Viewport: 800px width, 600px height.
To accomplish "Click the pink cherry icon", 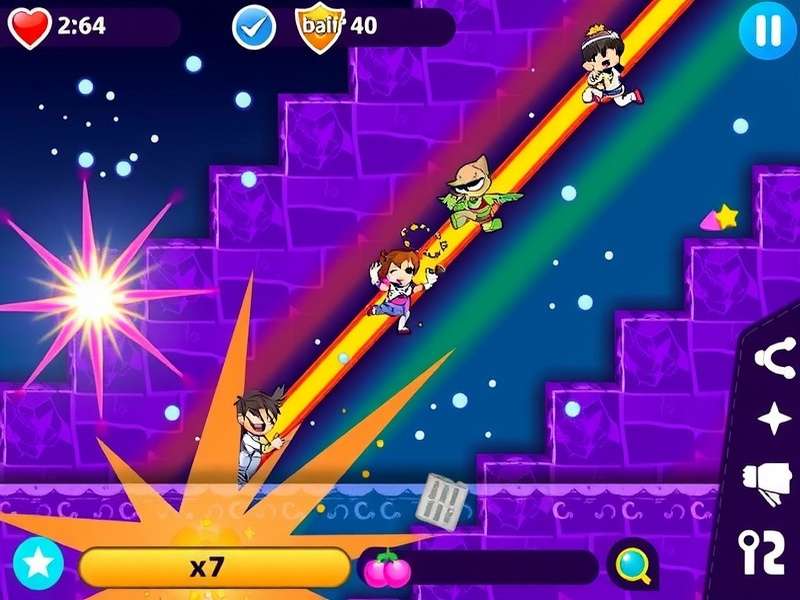I will click(386, 567).
